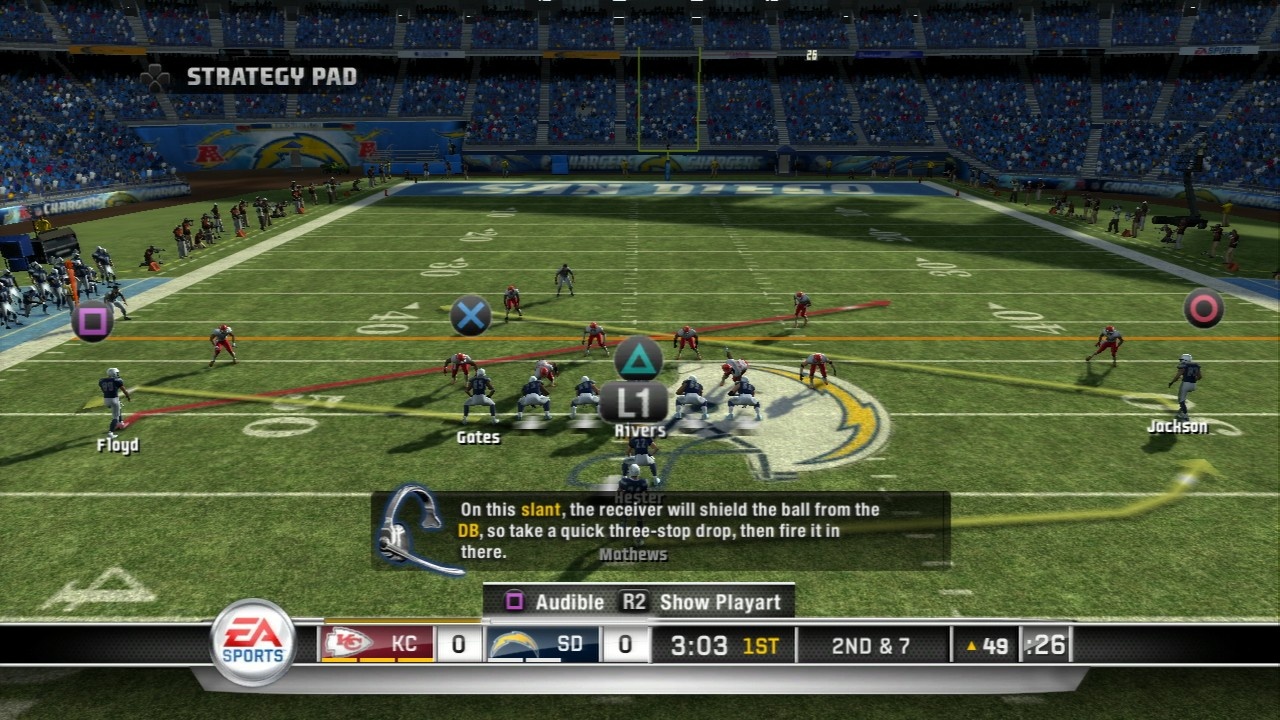Click the coach headset tip icon
The image size is (1280, 720).
(x=413, y=530)
